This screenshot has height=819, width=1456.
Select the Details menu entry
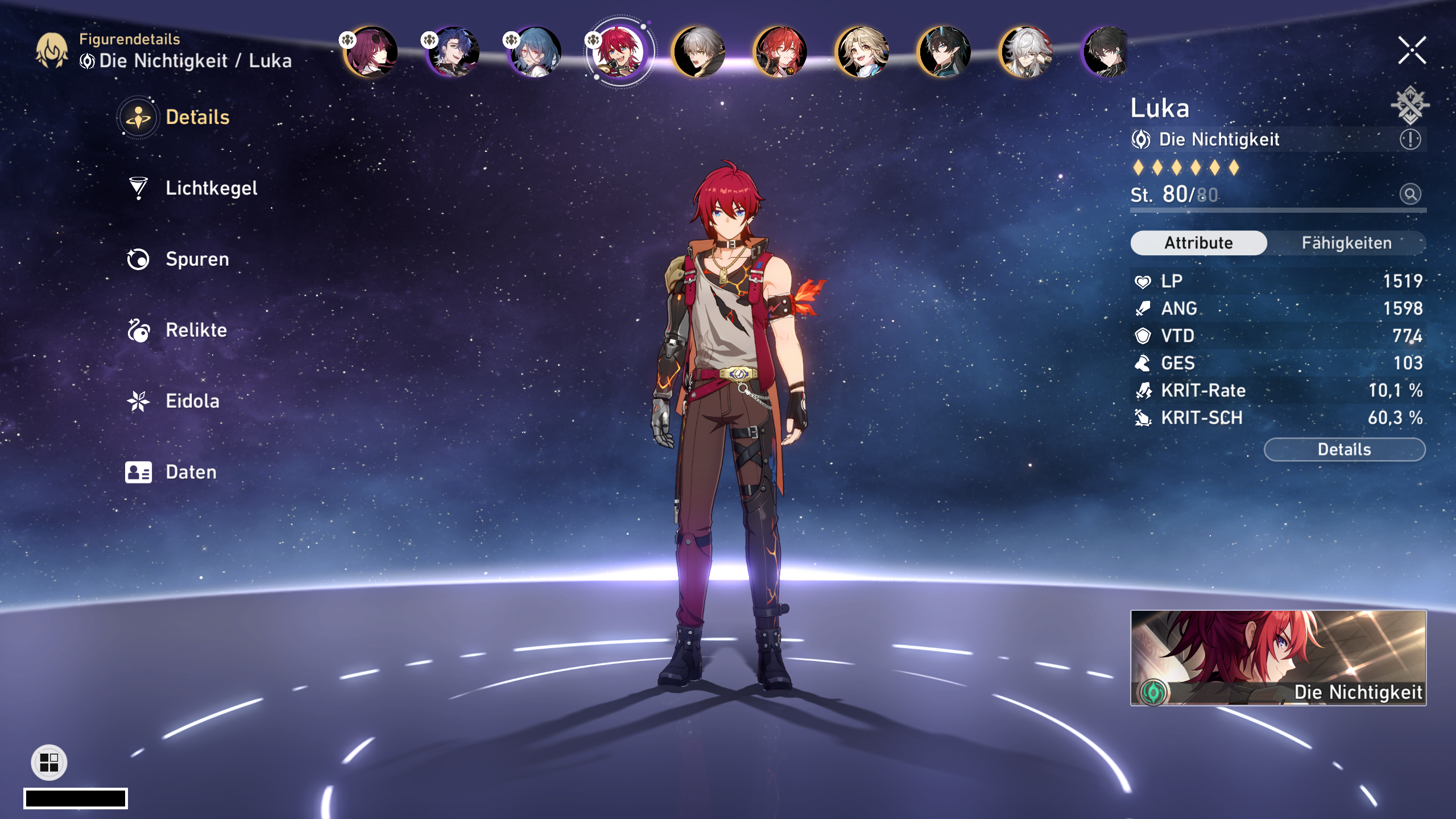(x=197, y=118)
